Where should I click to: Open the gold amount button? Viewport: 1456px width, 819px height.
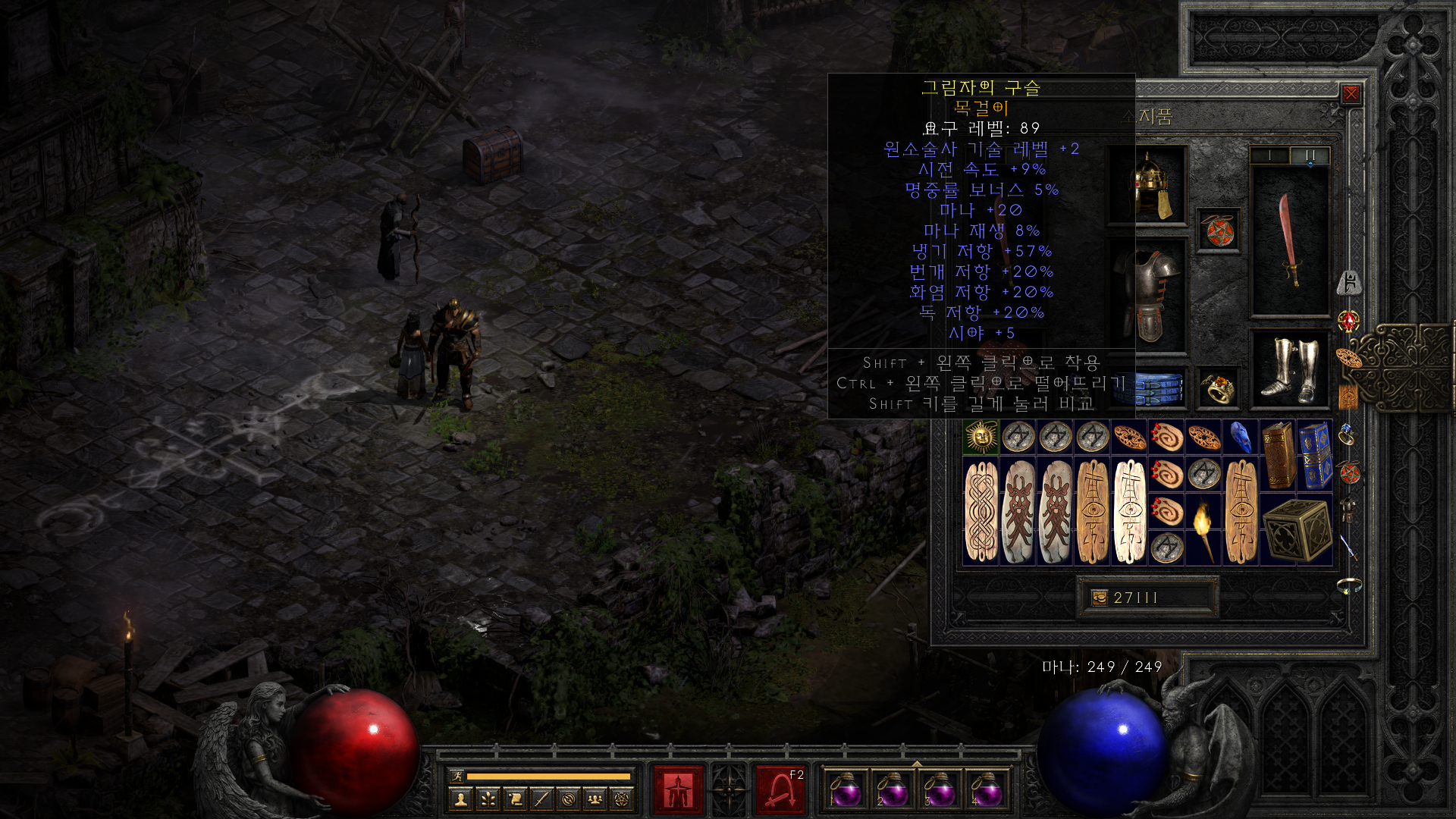[x=1099, y=598]
